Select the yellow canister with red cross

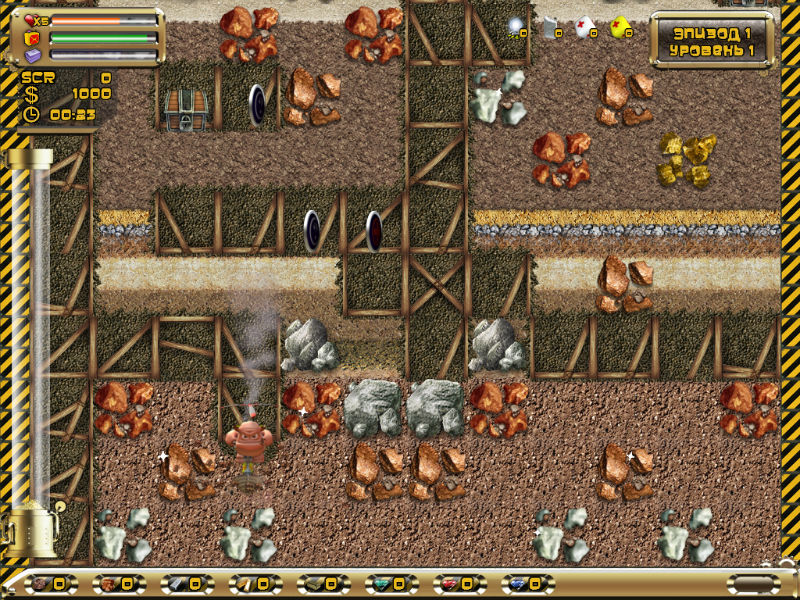click(620, 27)
